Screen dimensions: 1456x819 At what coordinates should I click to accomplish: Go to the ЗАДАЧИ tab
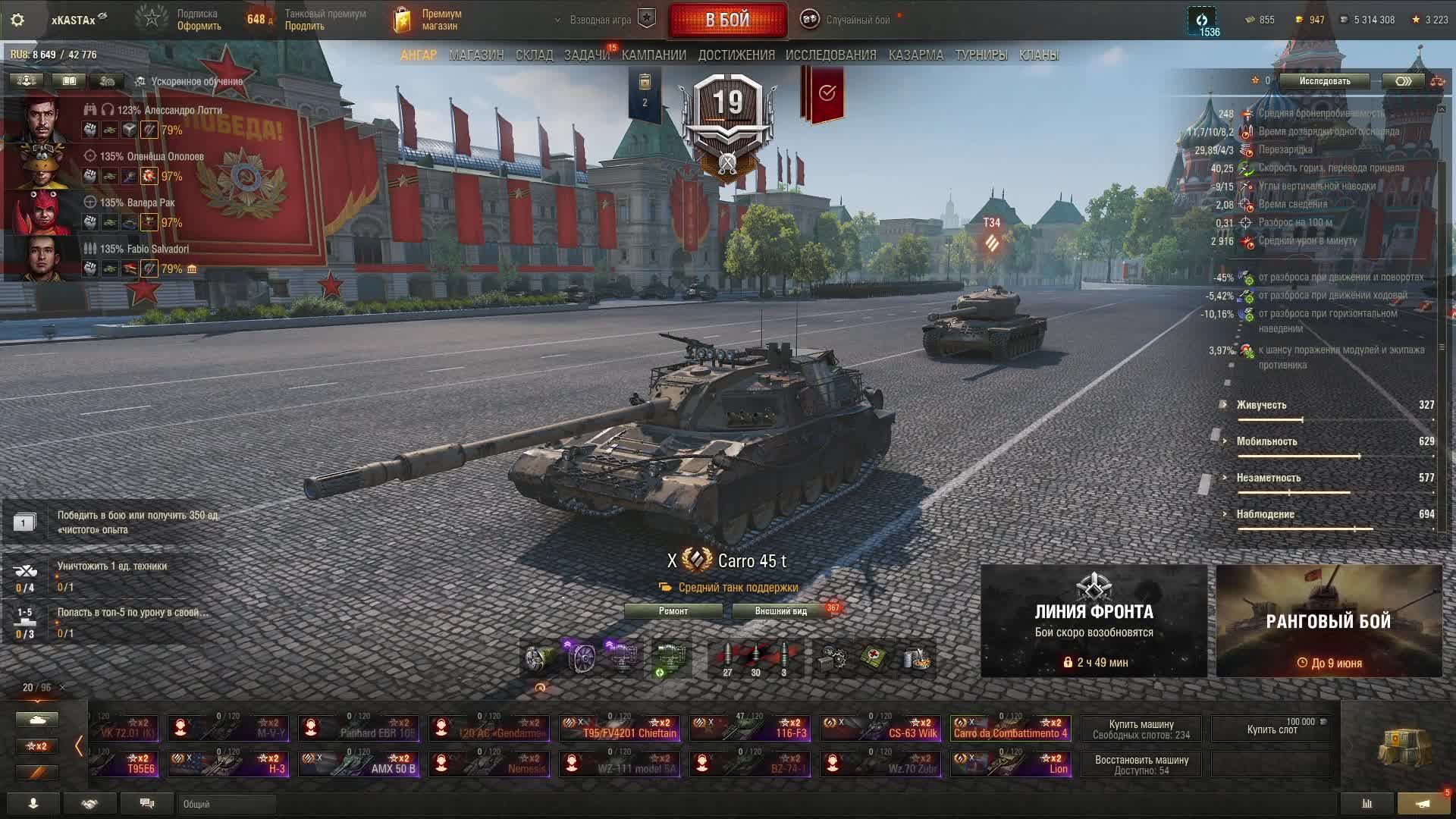[586, 55]
